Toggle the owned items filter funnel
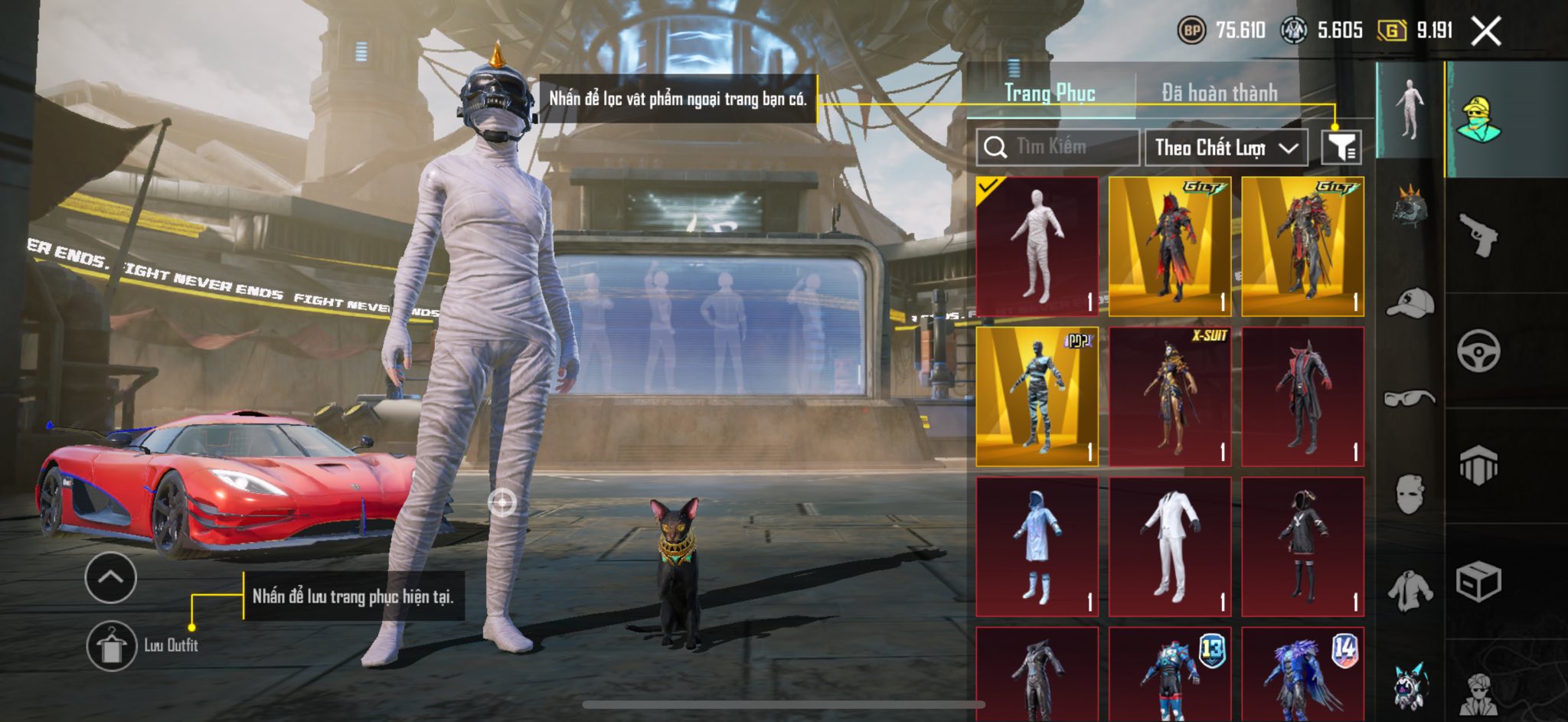1568x722 pixels. [1341, 147]
